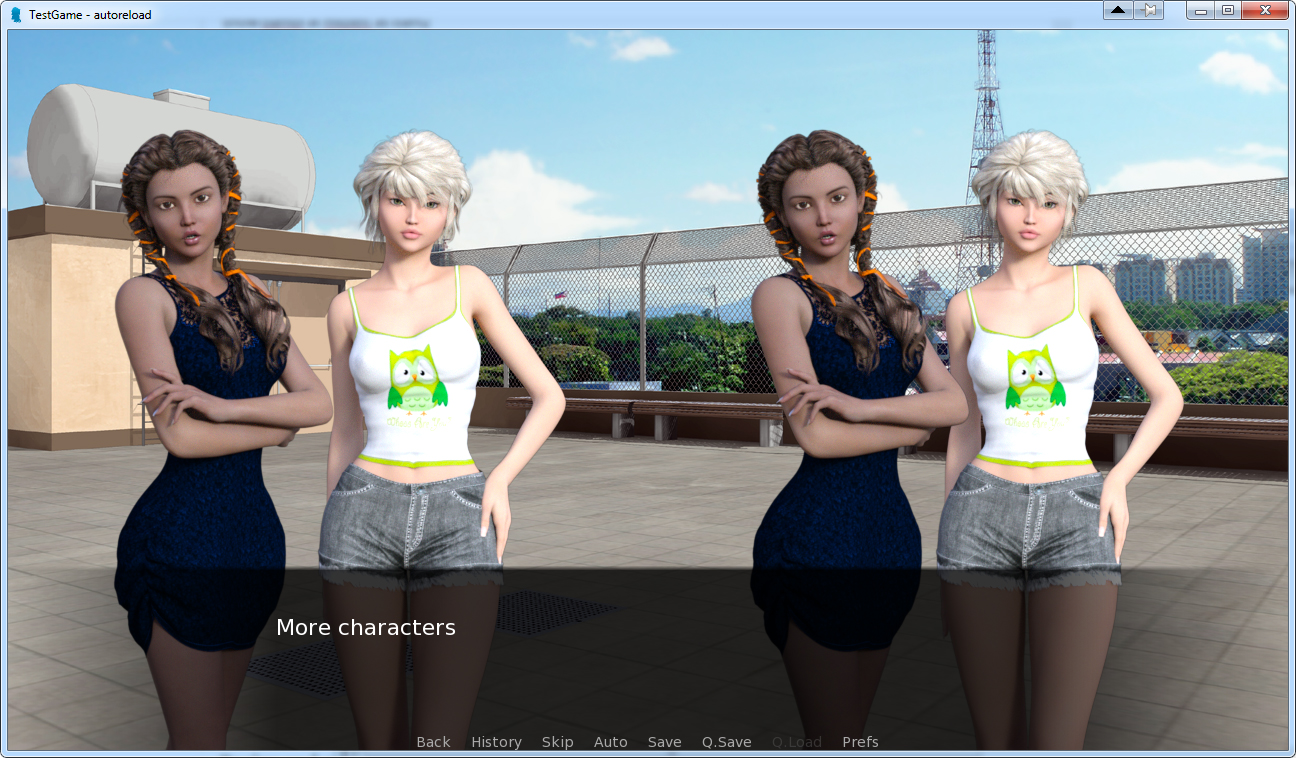Close the TestGame window
The image size is (1296, 758).
coord(1265,10)
